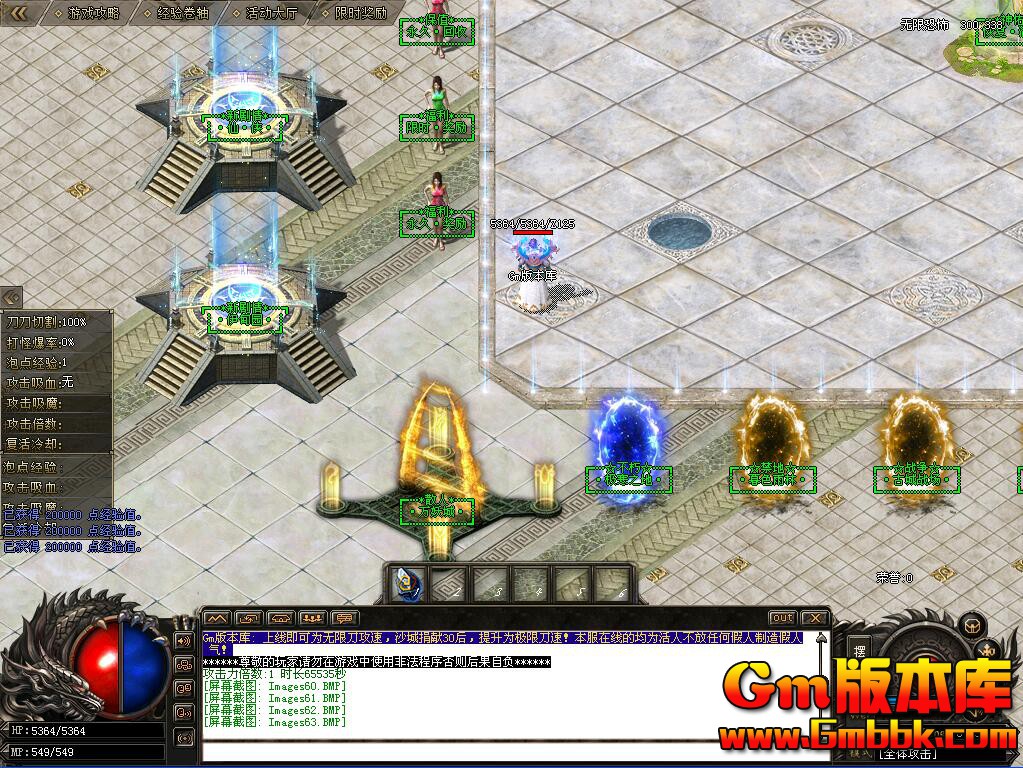Collapse the left stats panel arrow
Screen dimensions: 1023x768
pyautogui.click(x=11, y=298)
